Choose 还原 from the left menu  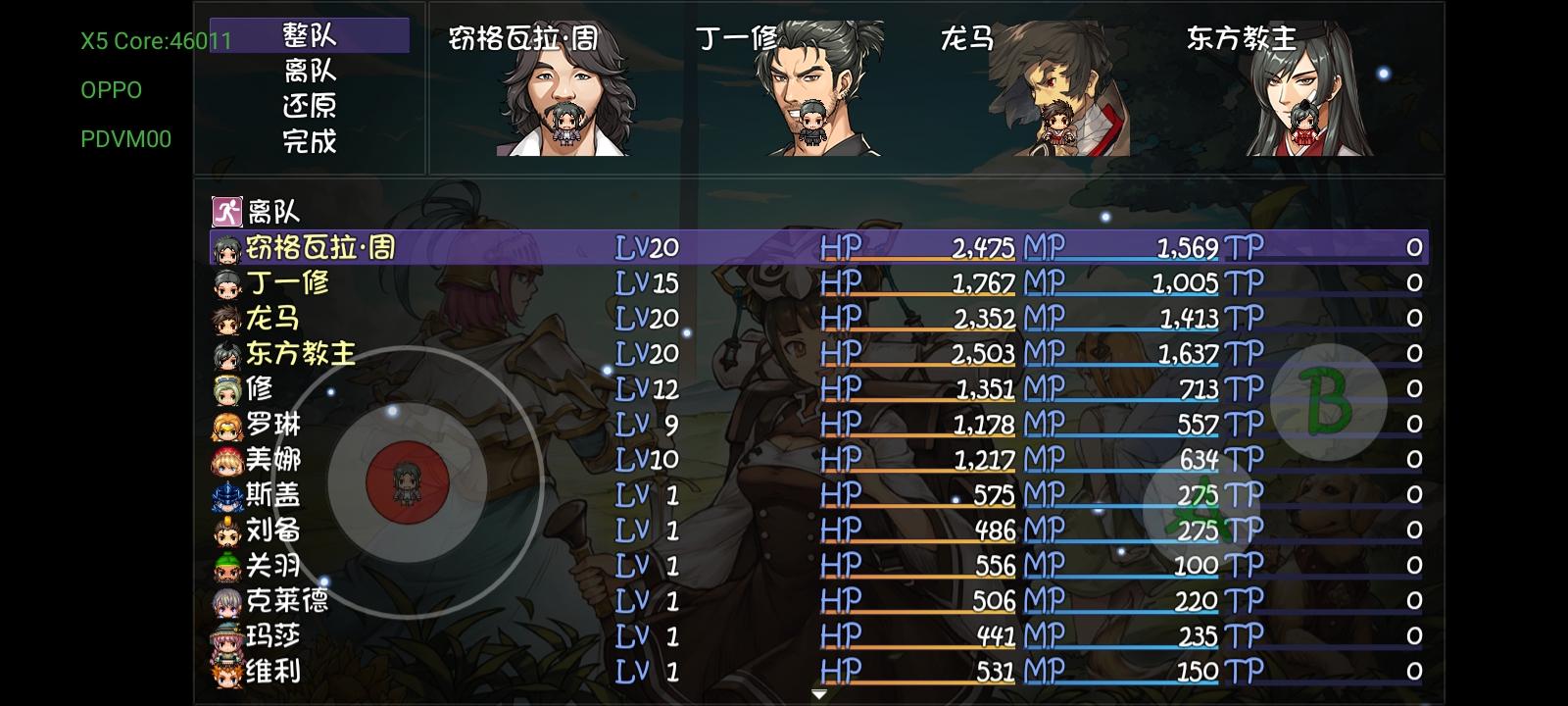(x=307, y=104)
